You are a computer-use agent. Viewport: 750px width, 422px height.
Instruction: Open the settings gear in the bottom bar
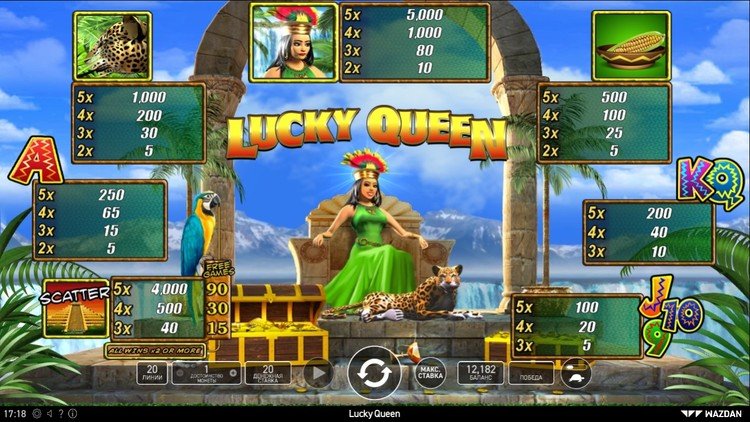35,413
